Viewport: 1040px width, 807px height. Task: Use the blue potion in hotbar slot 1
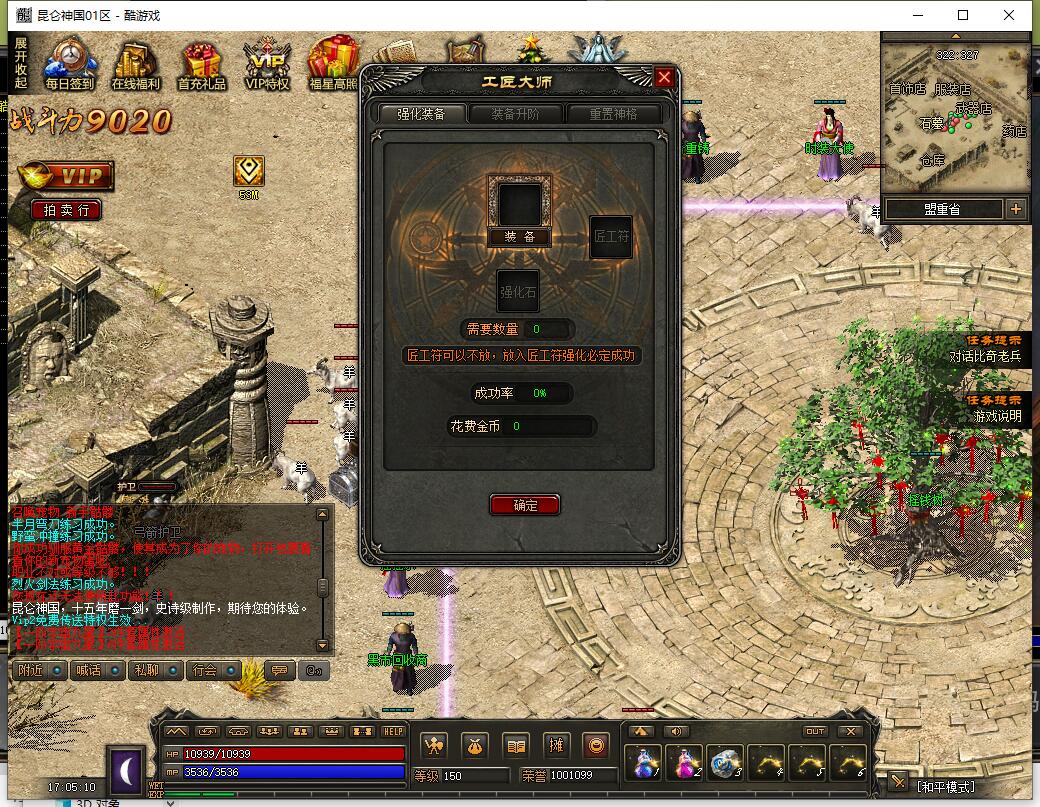(642, 764)
